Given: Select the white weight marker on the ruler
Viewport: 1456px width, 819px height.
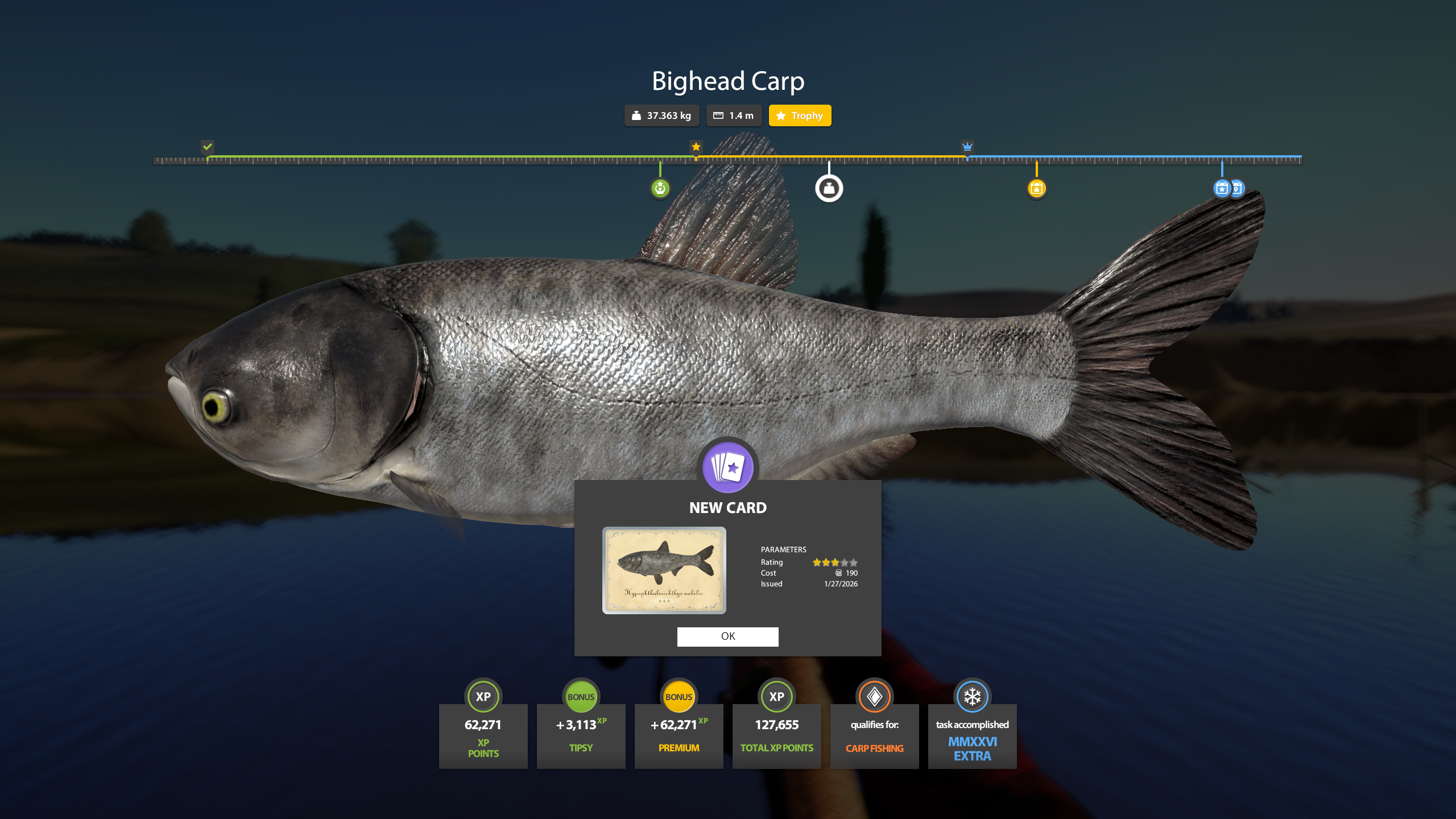Looking at the screenshot, I should click(829, 188).
